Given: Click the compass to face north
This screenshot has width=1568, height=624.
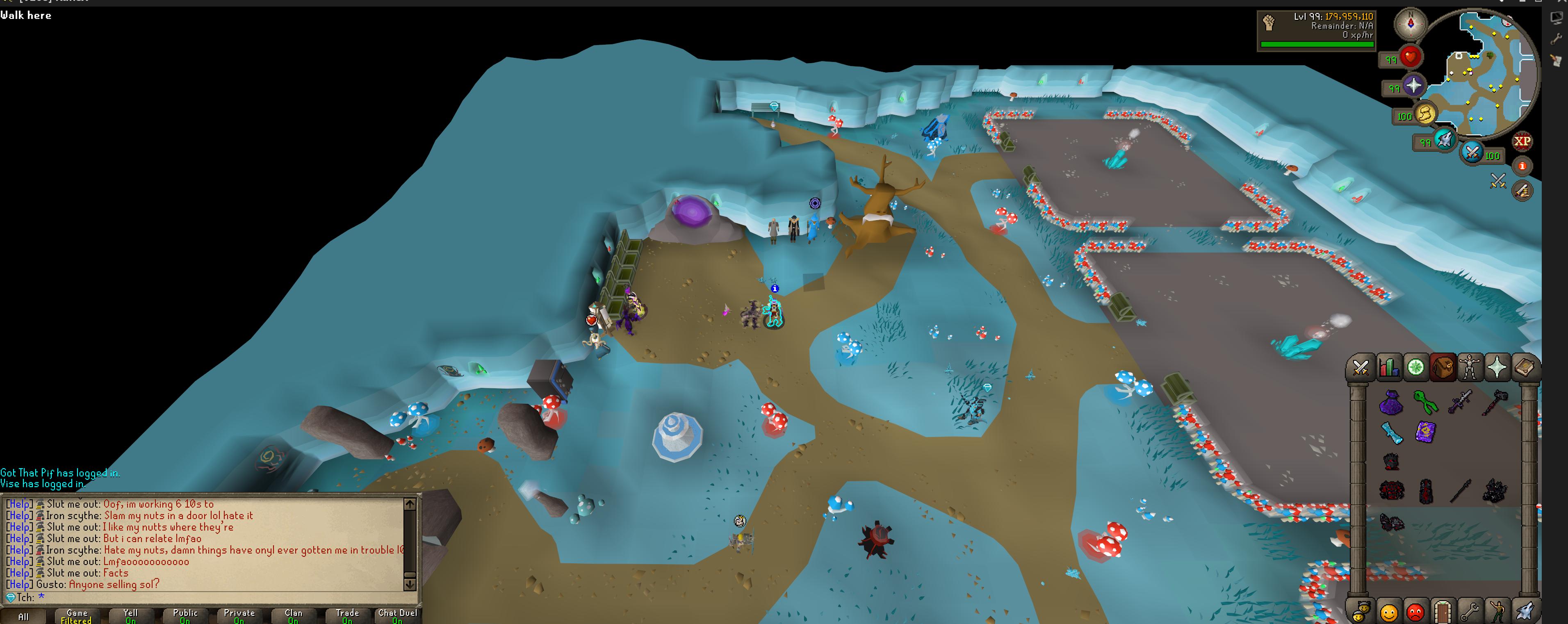Looking at the screenshot, I should (x=1411, y=24).
